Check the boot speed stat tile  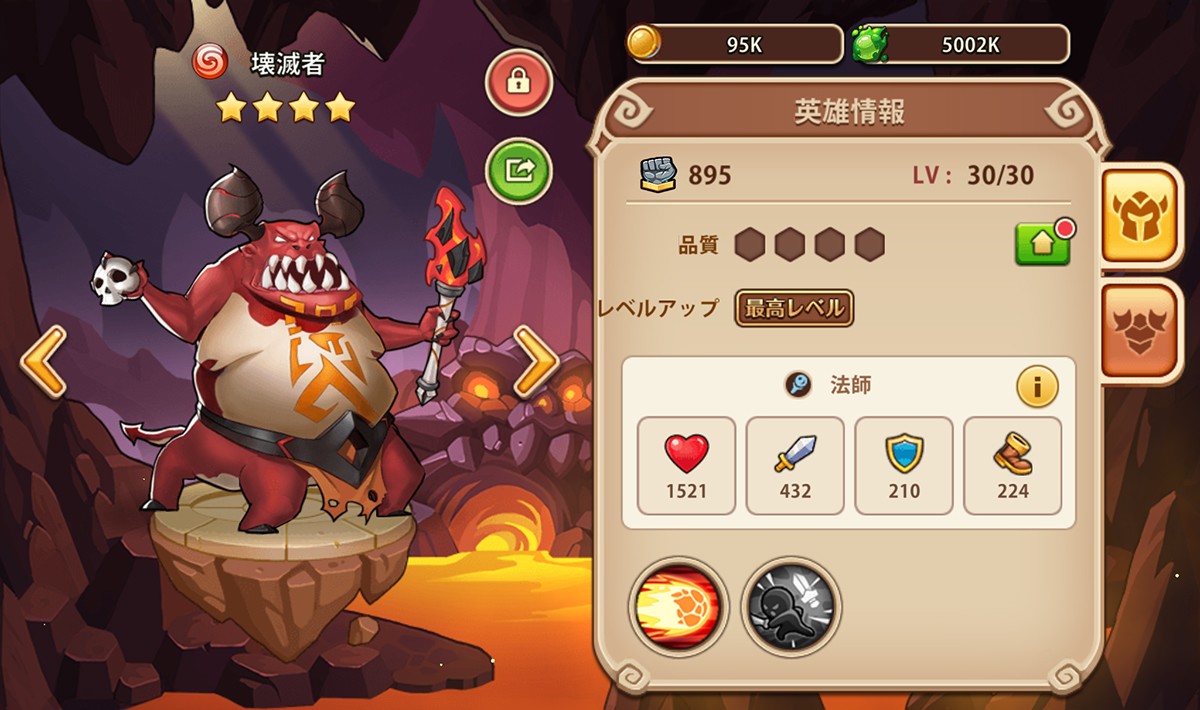click(1012, 466)
